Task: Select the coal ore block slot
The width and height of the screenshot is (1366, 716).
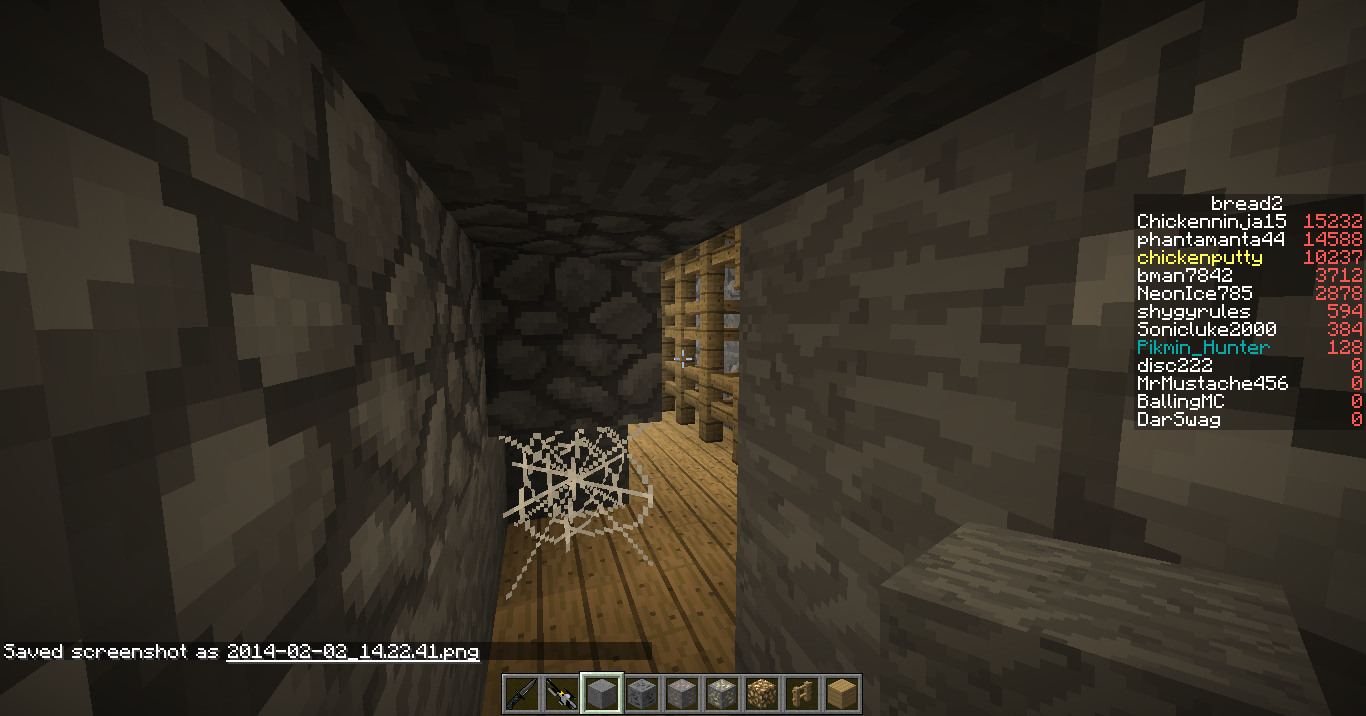Action: [642, 693]
